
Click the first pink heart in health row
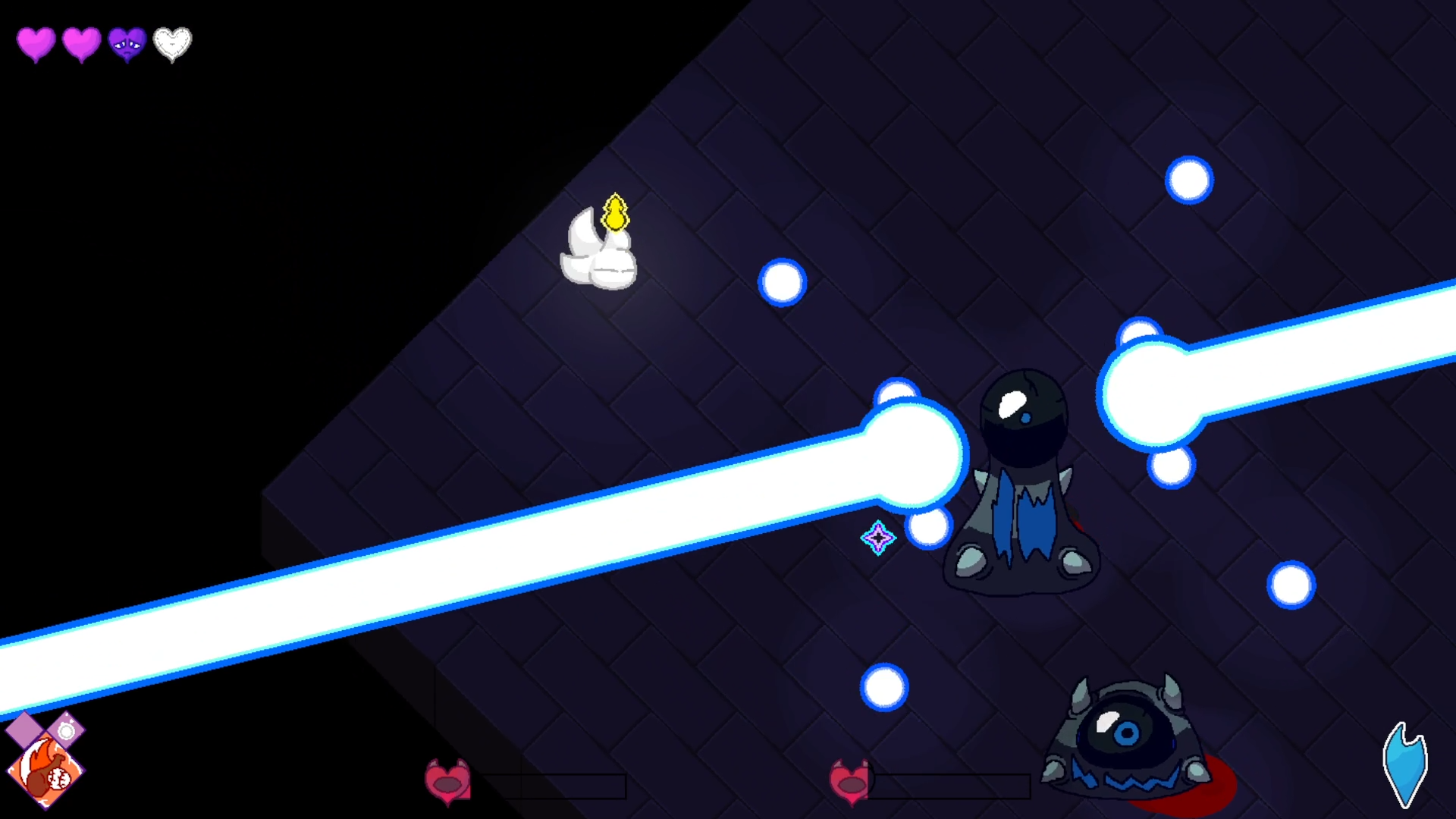tap(36, 44)
